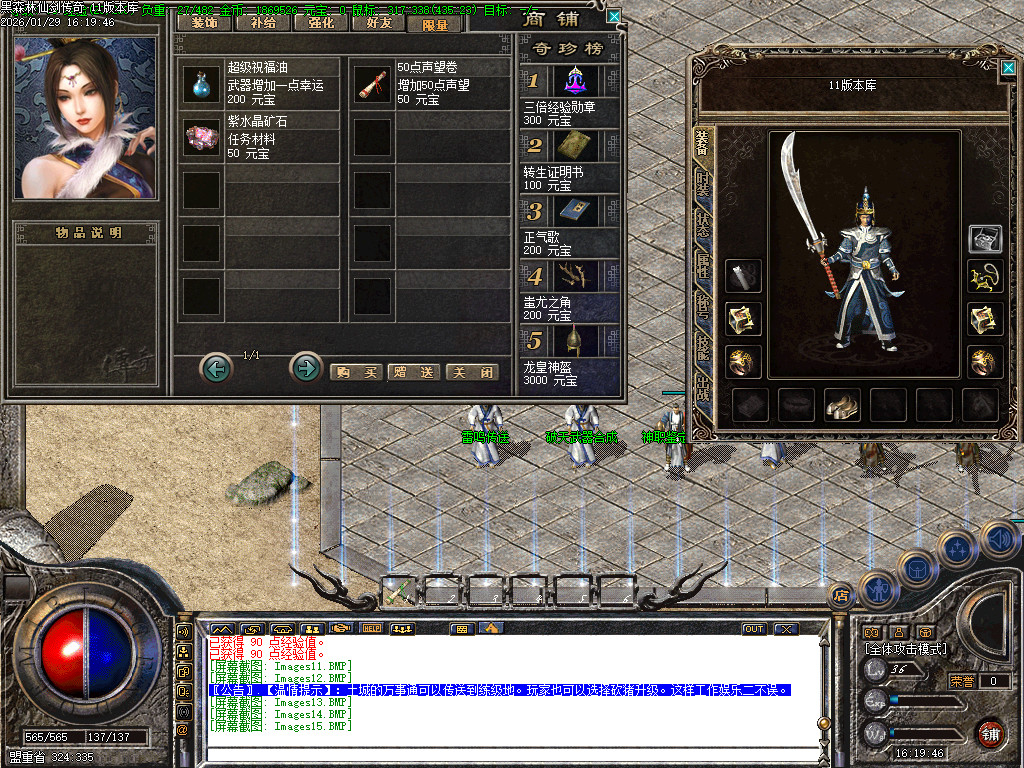Select the 紫水晶矿石 purple crystal ore
This screenshot has width=1024, height=768.
tap(201, 138)
